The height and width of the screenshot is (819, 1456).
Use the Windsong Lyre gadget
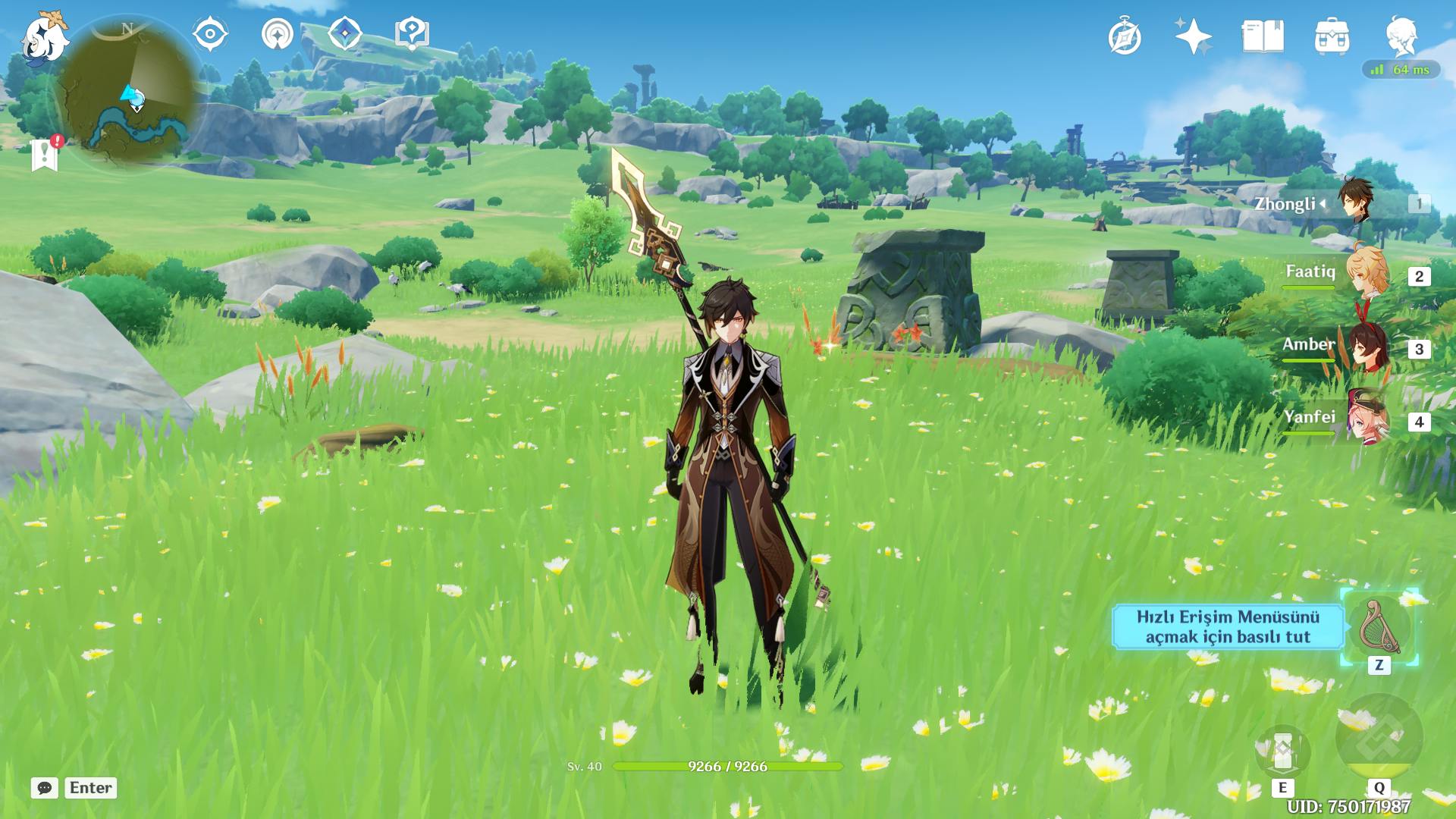click(x=1379, y=628)
